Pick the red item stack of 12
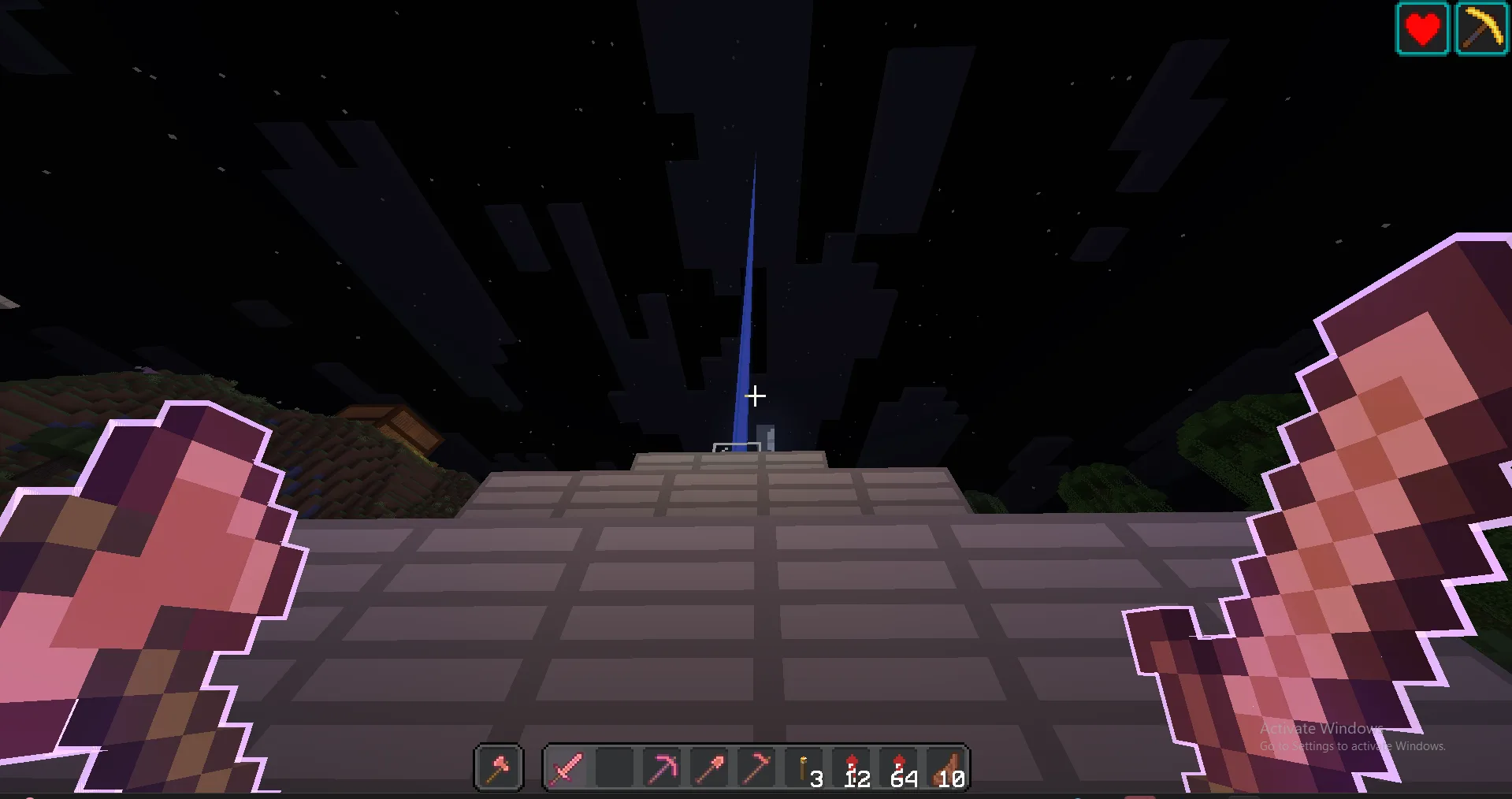Screen dimensions: 1512x799 (853, 767)
